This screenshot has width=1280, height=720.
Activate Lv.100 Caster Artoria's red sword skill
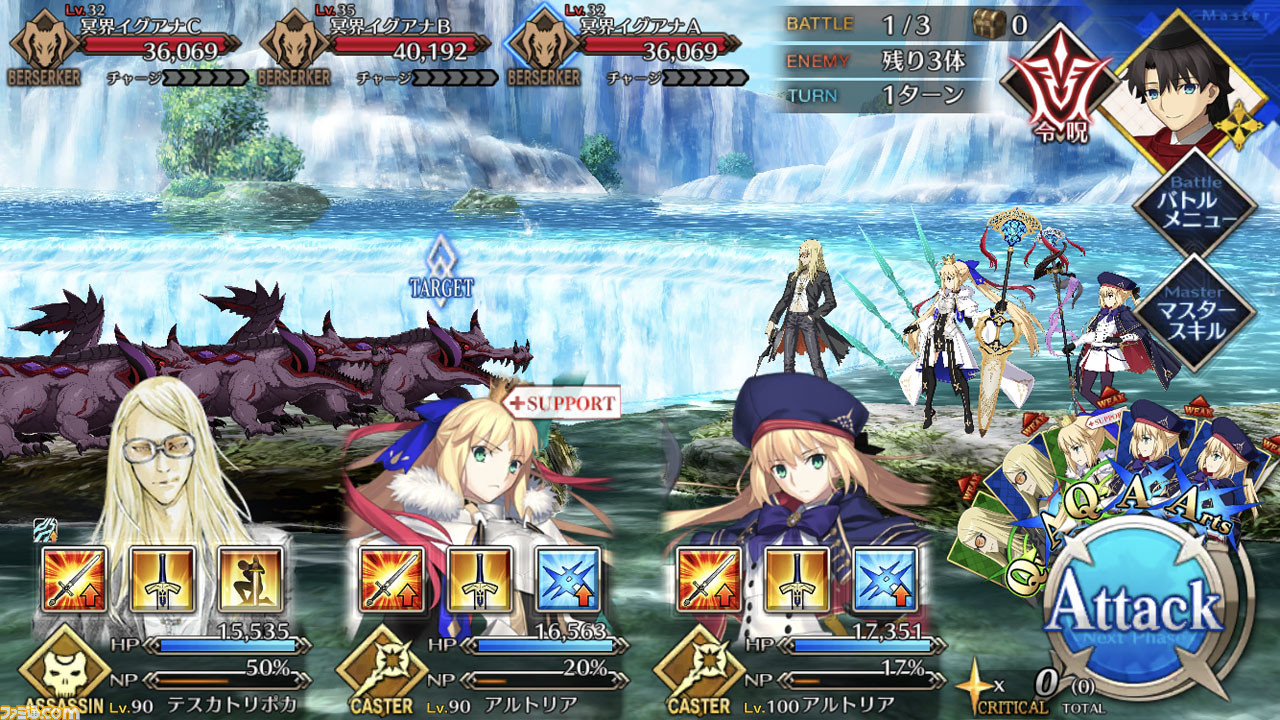709,580
